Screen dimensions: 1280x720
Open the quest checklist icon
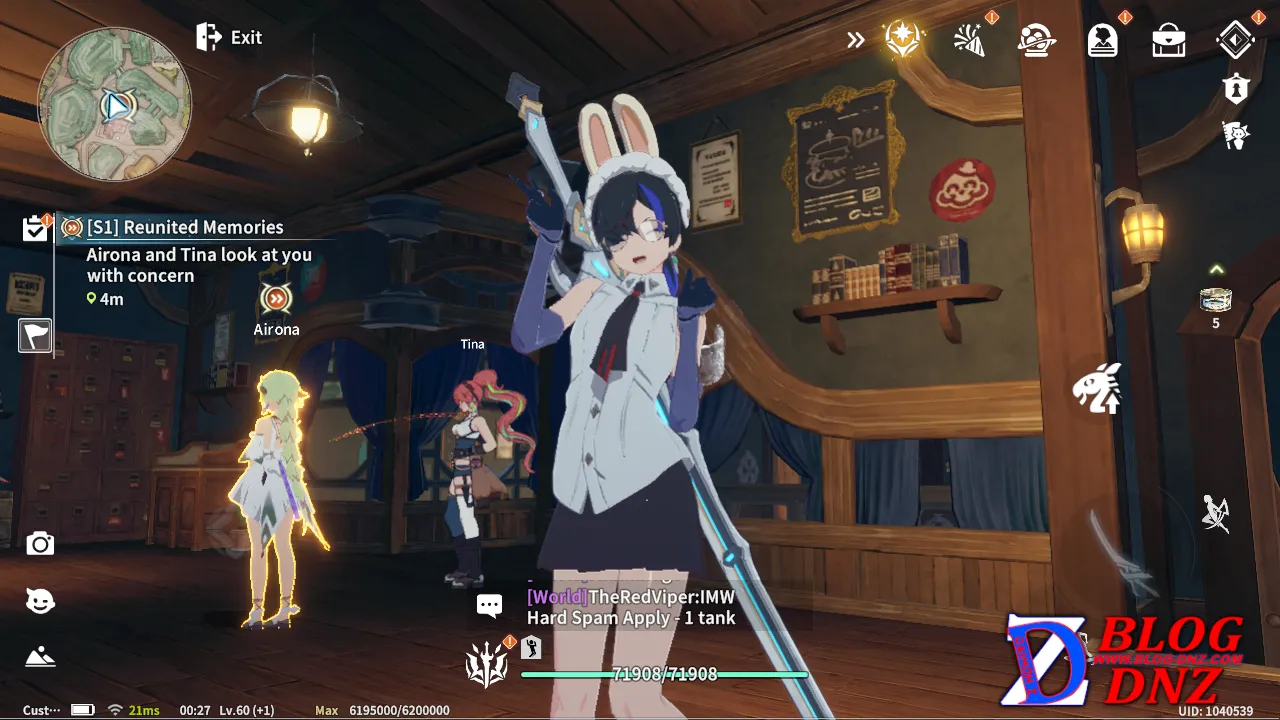point(35,229)
